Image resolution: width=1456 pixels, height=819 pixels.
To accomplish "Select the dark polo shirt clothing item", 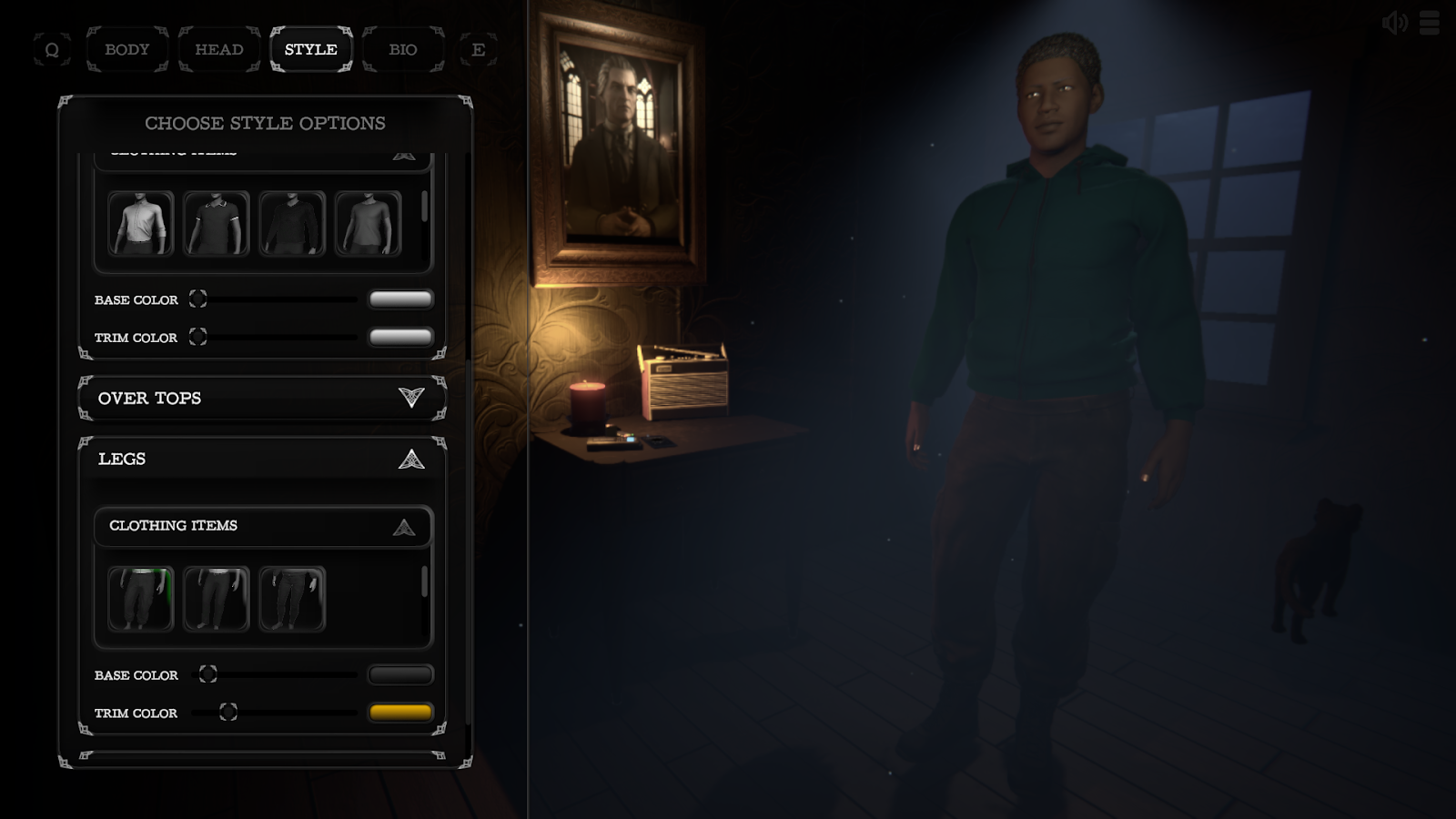I will [217, 223].
